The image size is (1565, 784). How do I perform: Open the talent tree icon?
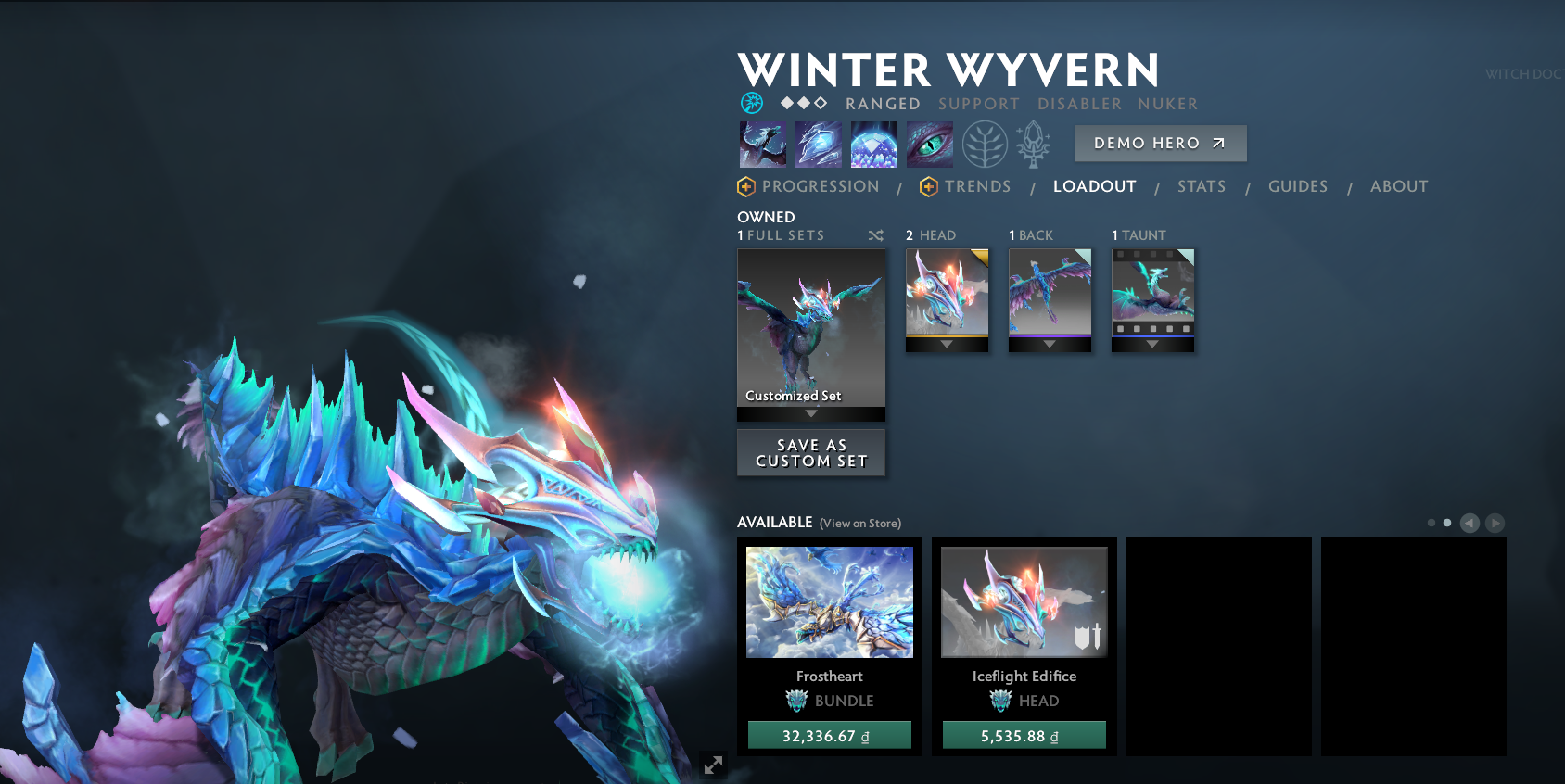tap(985, 145)
